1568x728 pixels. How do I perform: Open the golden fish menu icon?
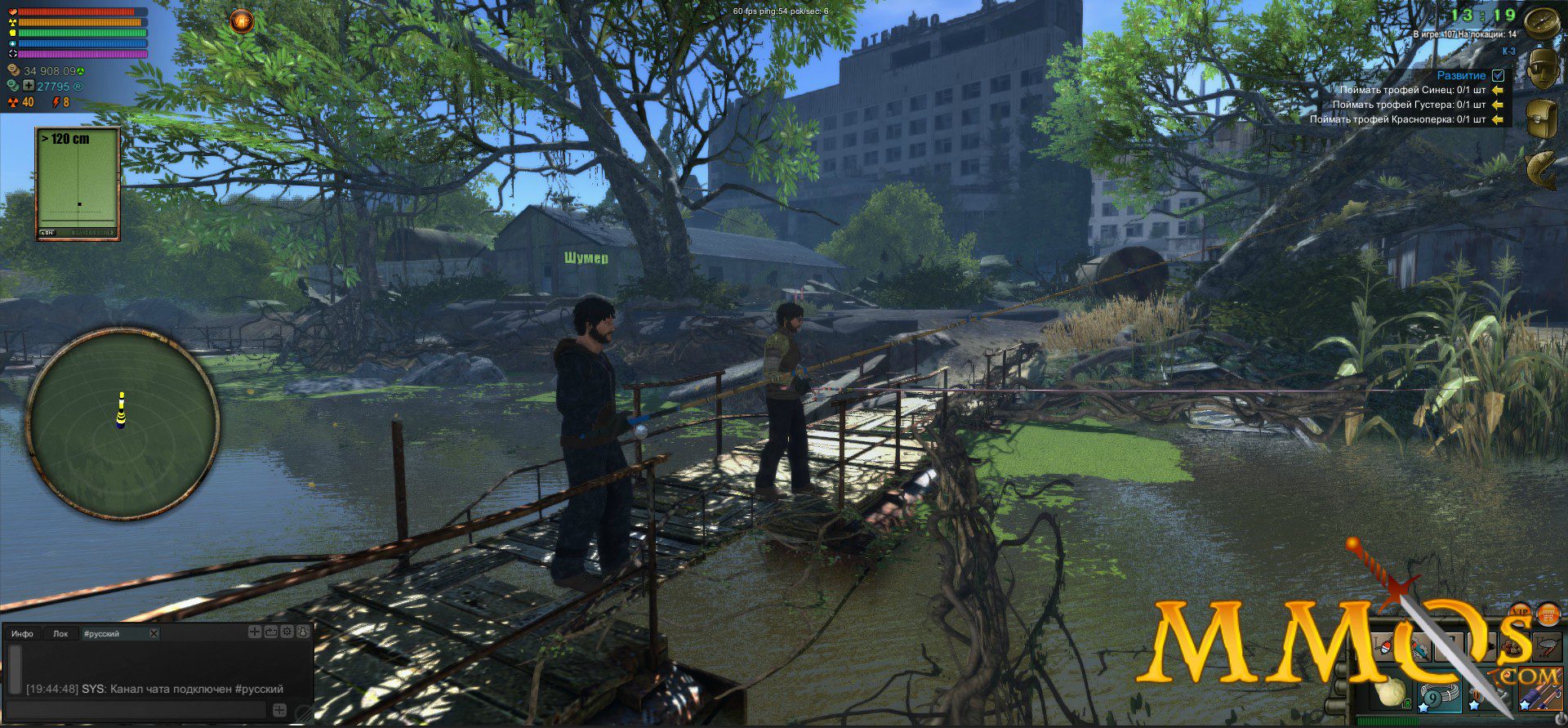coord(1542,168)
